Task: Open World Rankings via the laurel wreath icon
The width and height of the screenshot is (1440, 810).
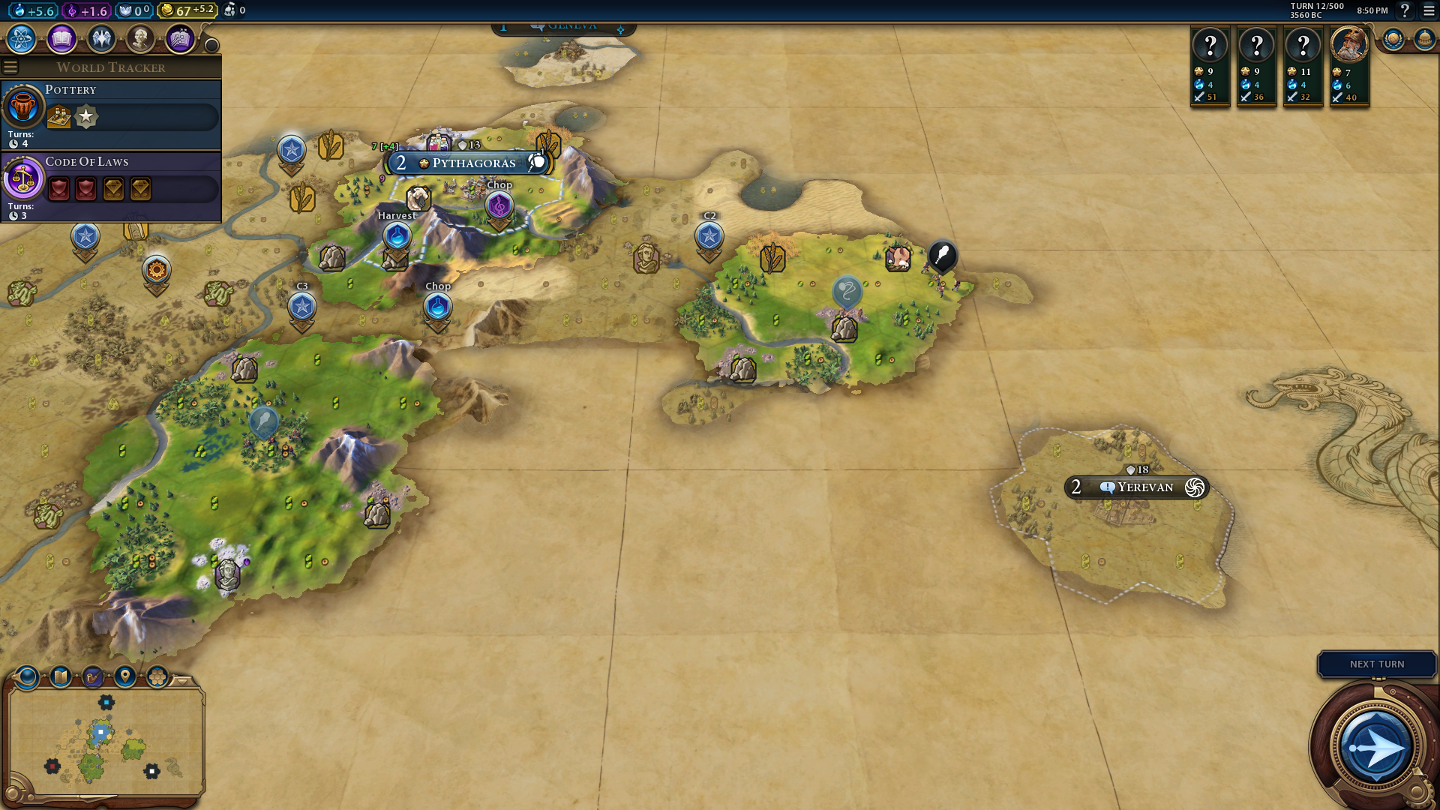Action: click(x=1394, y=39)
